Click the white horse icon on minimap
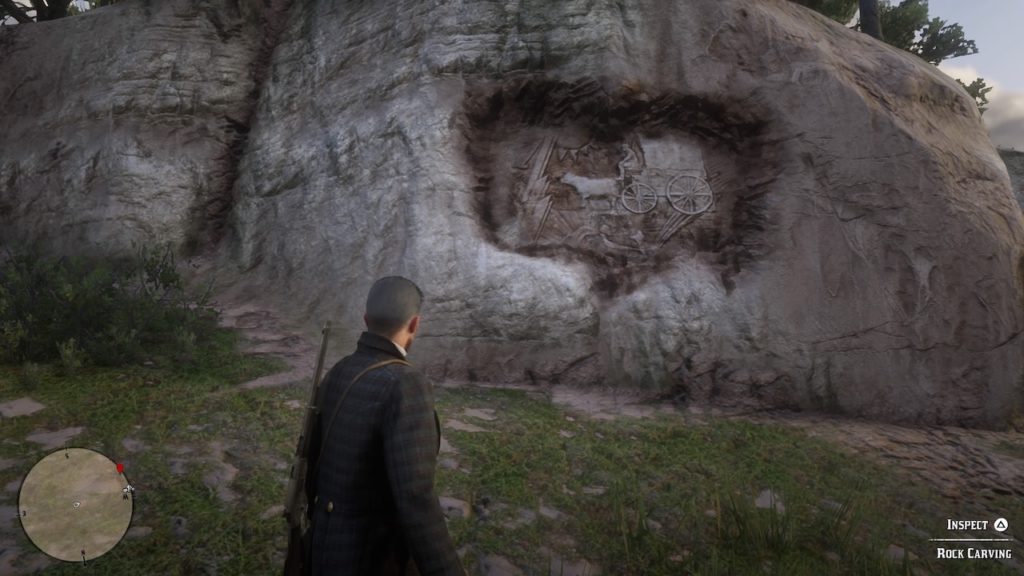 click(x=127, y=490)
